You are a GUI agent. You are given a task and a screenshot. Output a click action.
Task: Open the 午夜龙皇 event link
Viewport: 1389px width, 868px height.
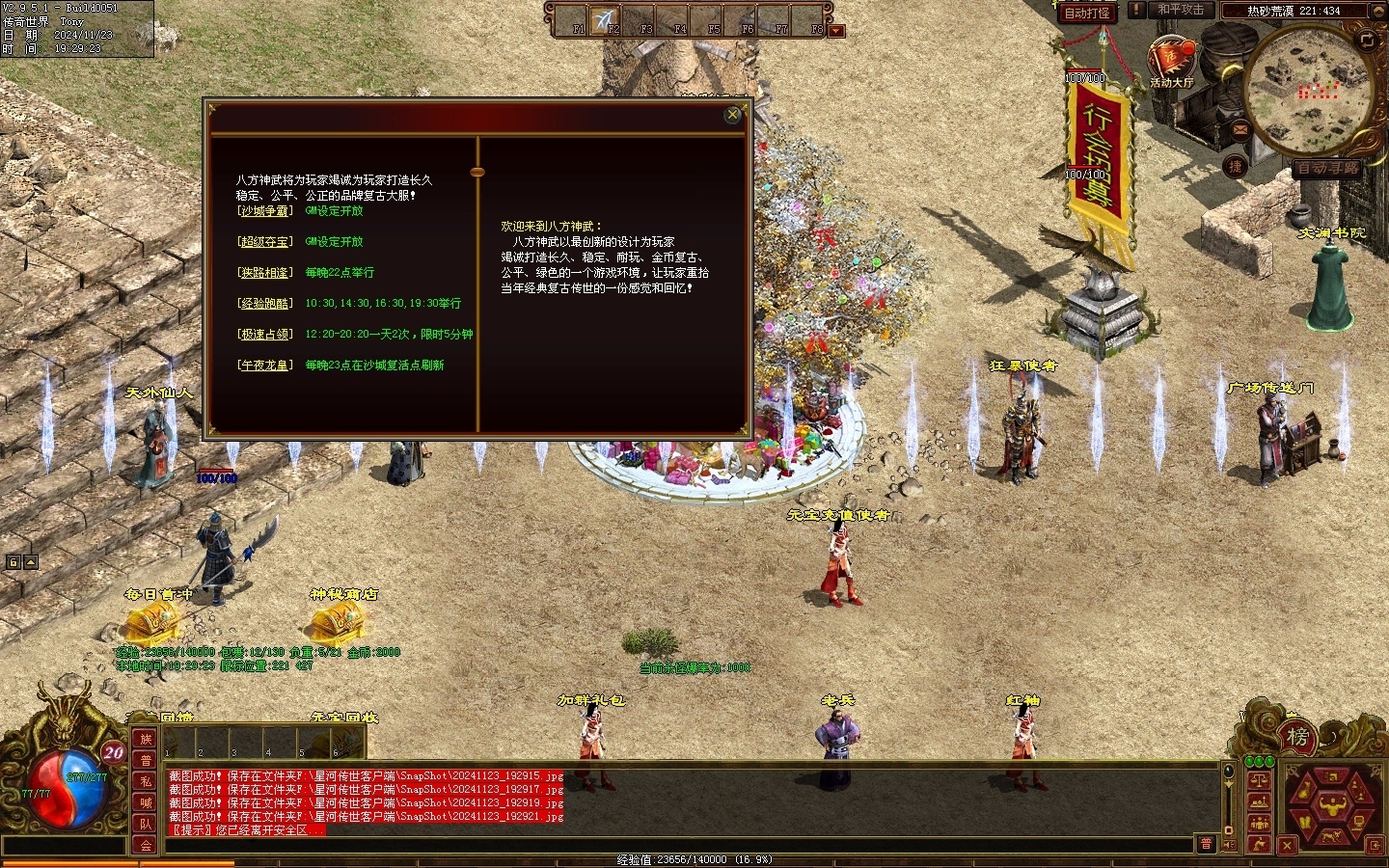pos(264,366)
